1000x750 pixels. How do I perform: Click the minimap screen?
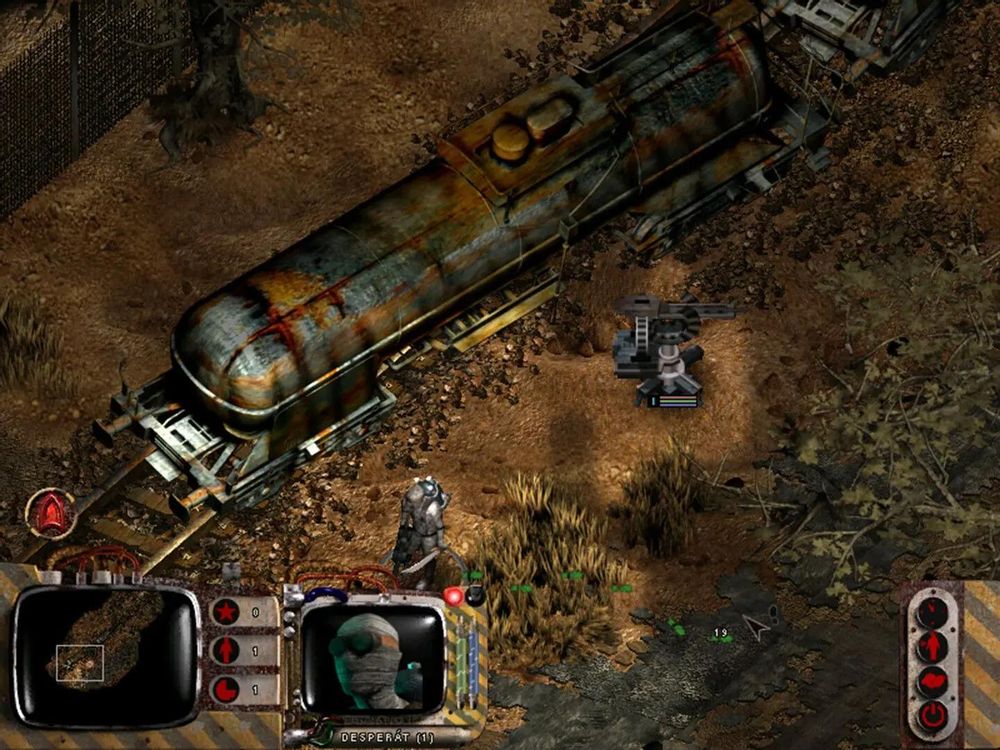tap(105, 655)
